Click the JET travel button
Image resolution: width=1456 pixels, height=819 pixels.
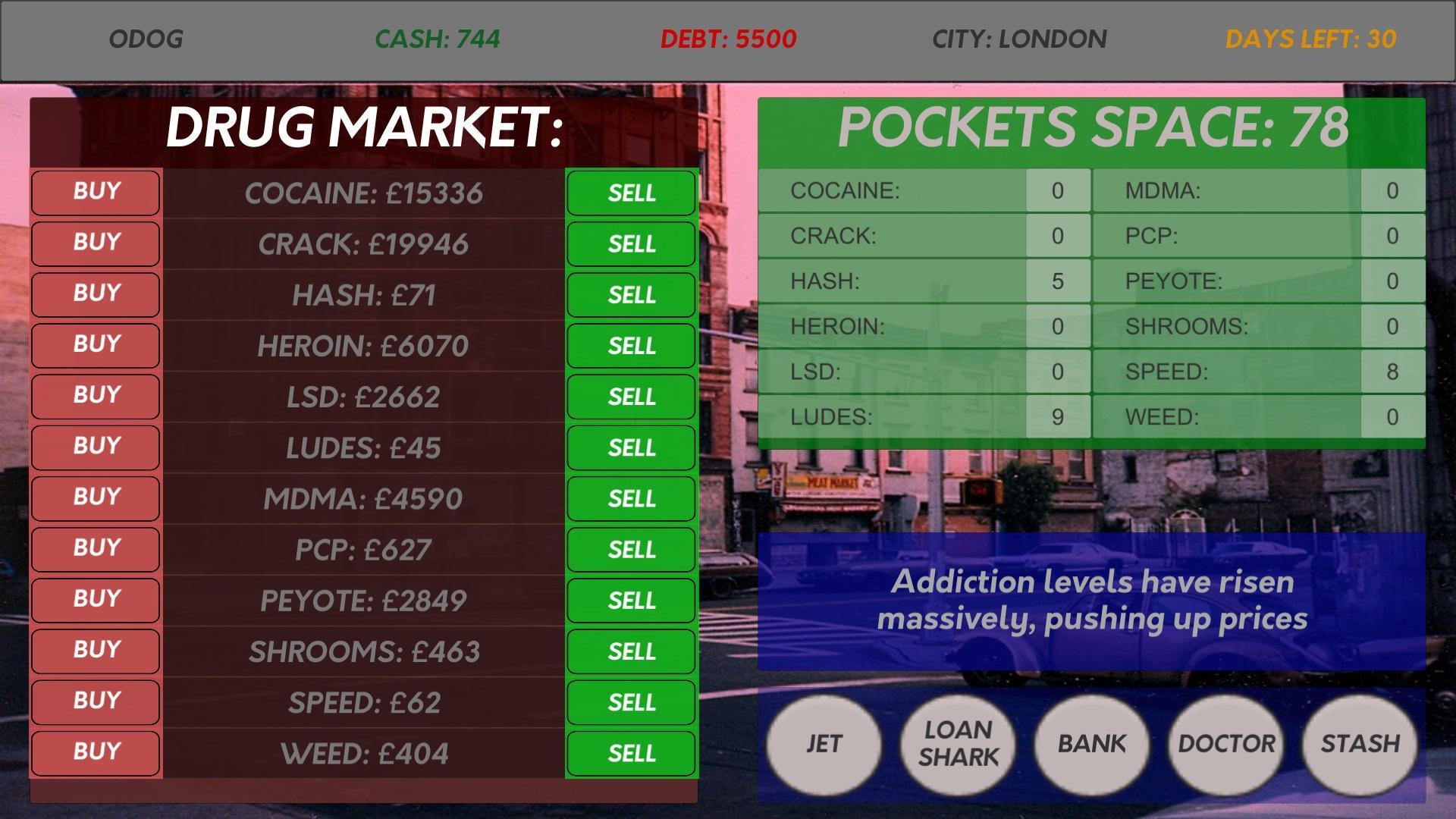(x=824, y=745)
